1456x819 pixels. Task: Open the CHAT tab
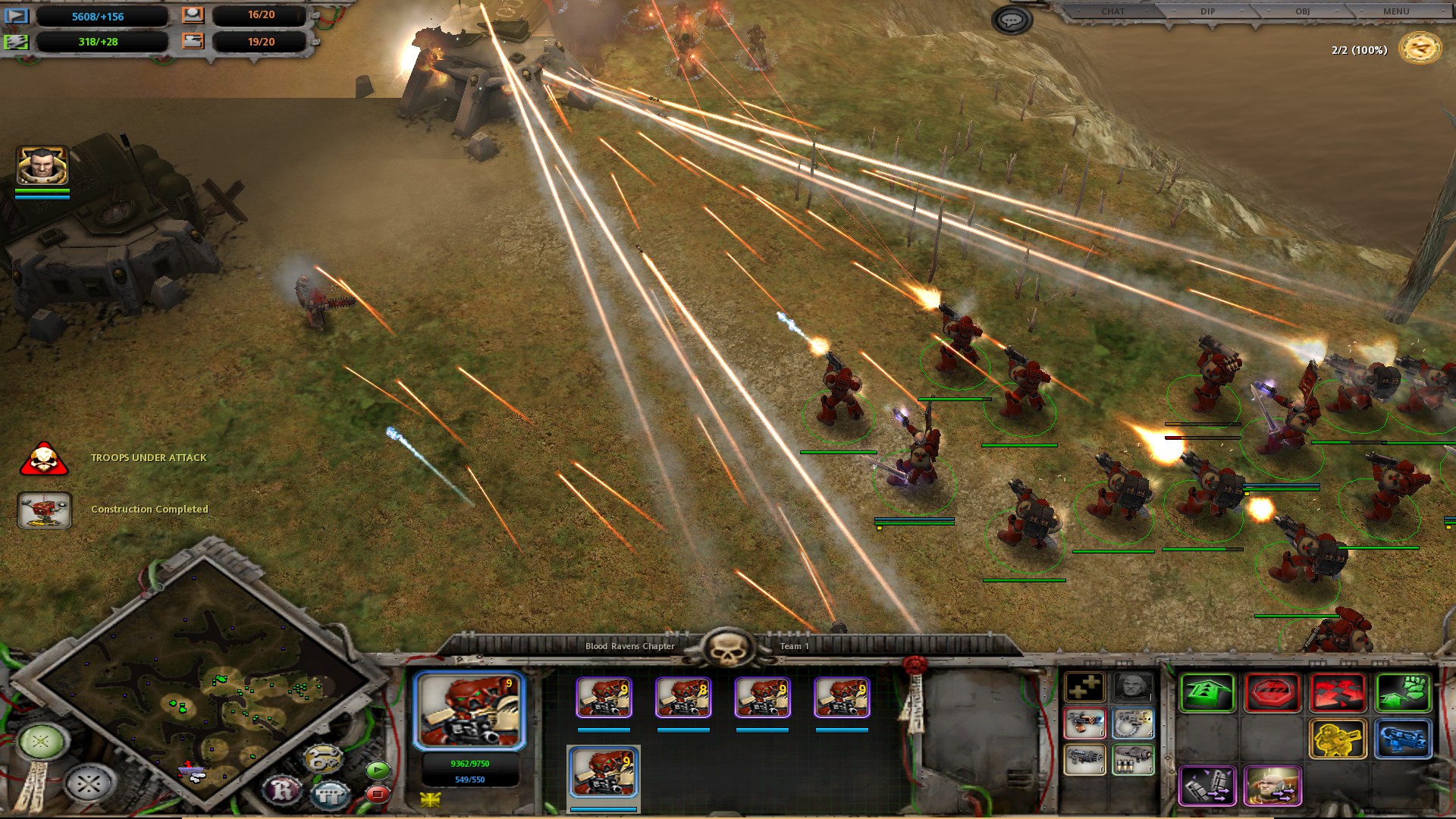tap(1112, 11)
